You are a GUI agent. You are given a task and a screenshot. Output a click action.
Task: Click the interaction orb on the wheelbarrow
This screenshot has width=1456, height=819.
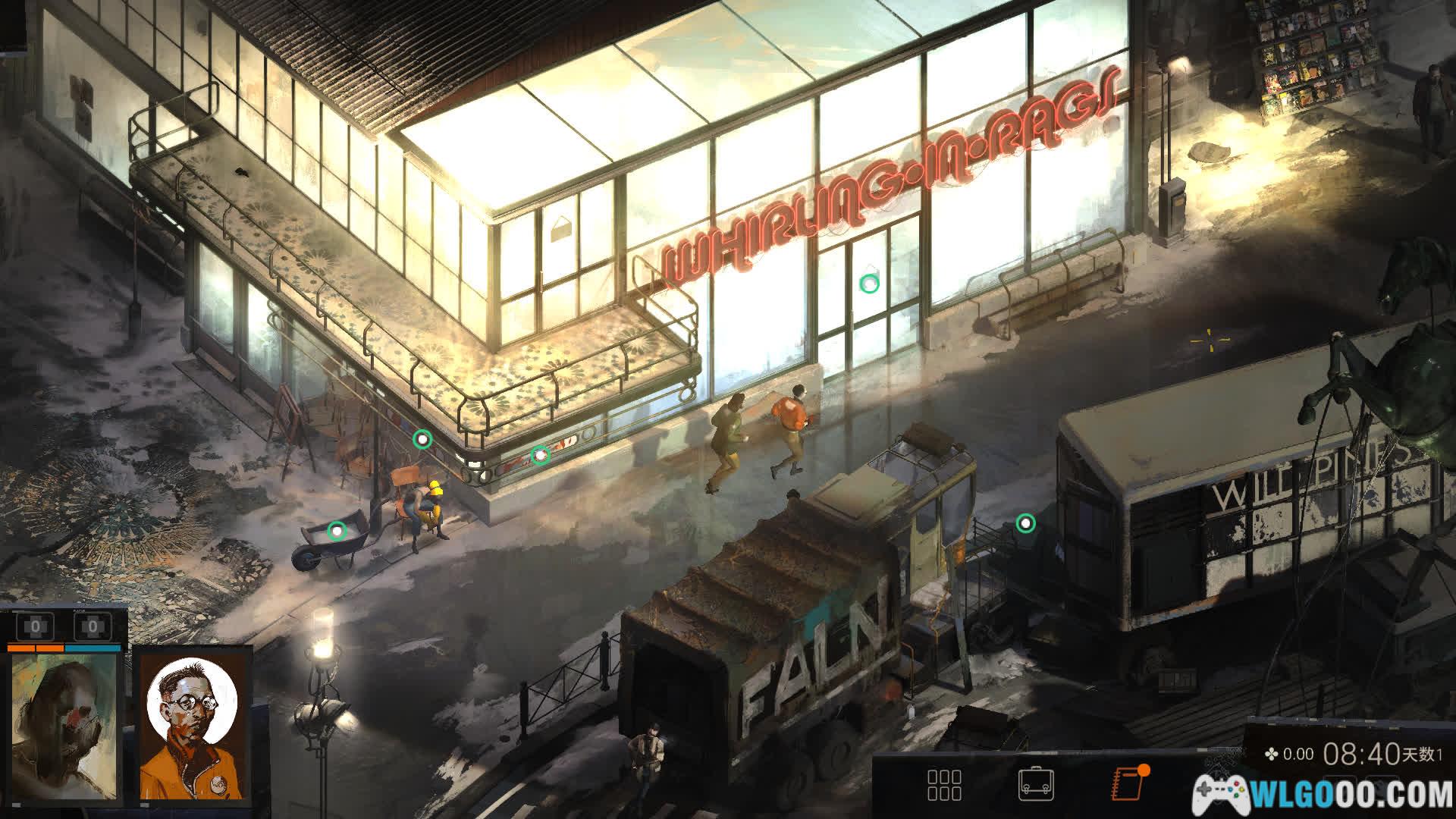coord(336,531)
